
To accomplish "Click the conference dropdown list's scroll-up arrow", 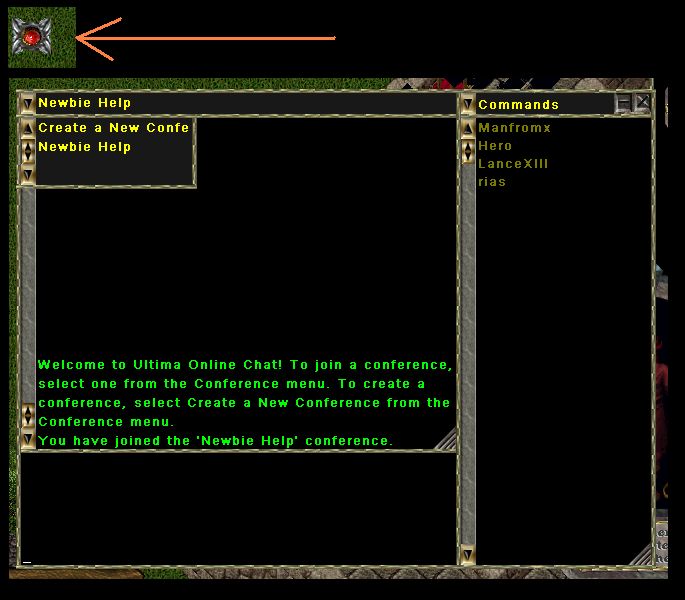I will (27, 128).
